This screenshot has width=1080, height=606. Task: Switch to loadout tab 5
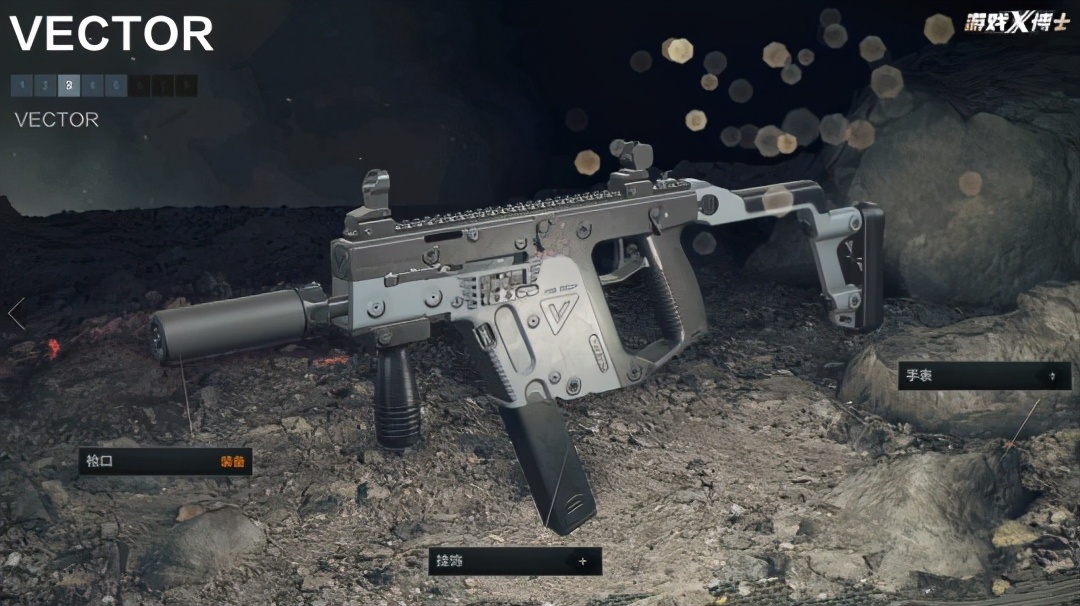pyautogui.click(x=116, y=86)
